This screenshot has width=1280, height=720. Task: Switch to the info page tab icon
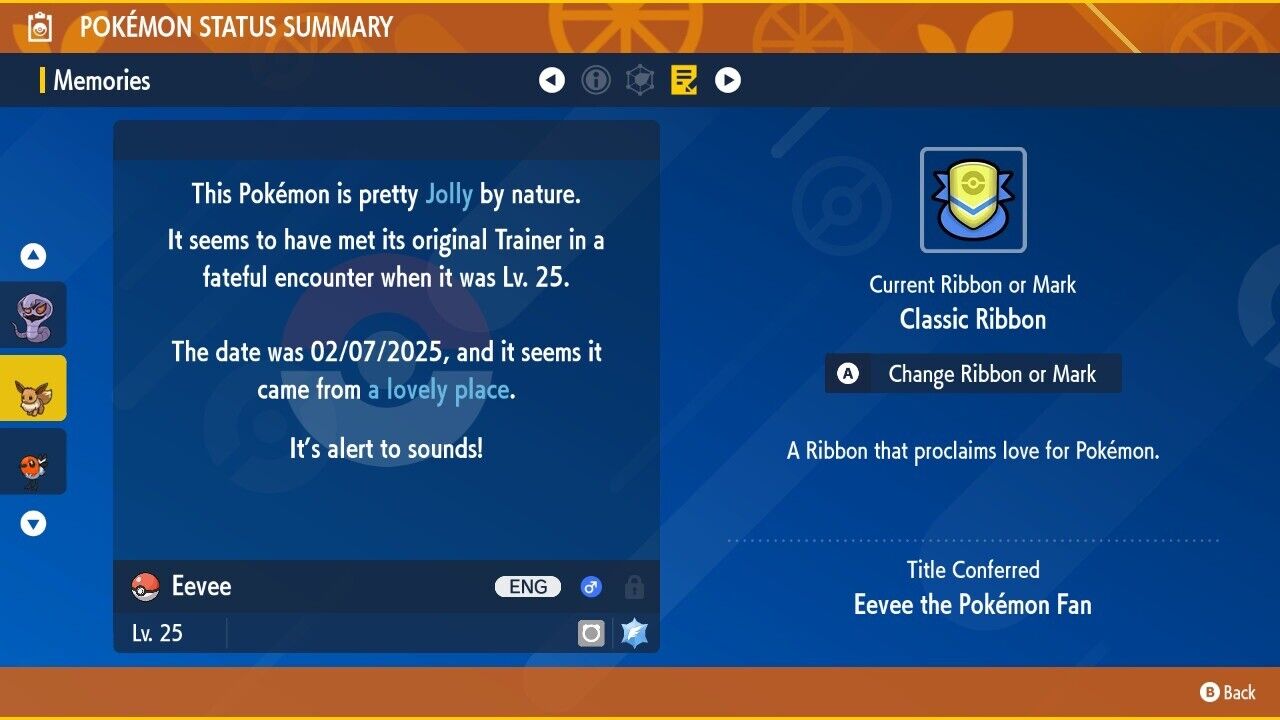[596, 80]
